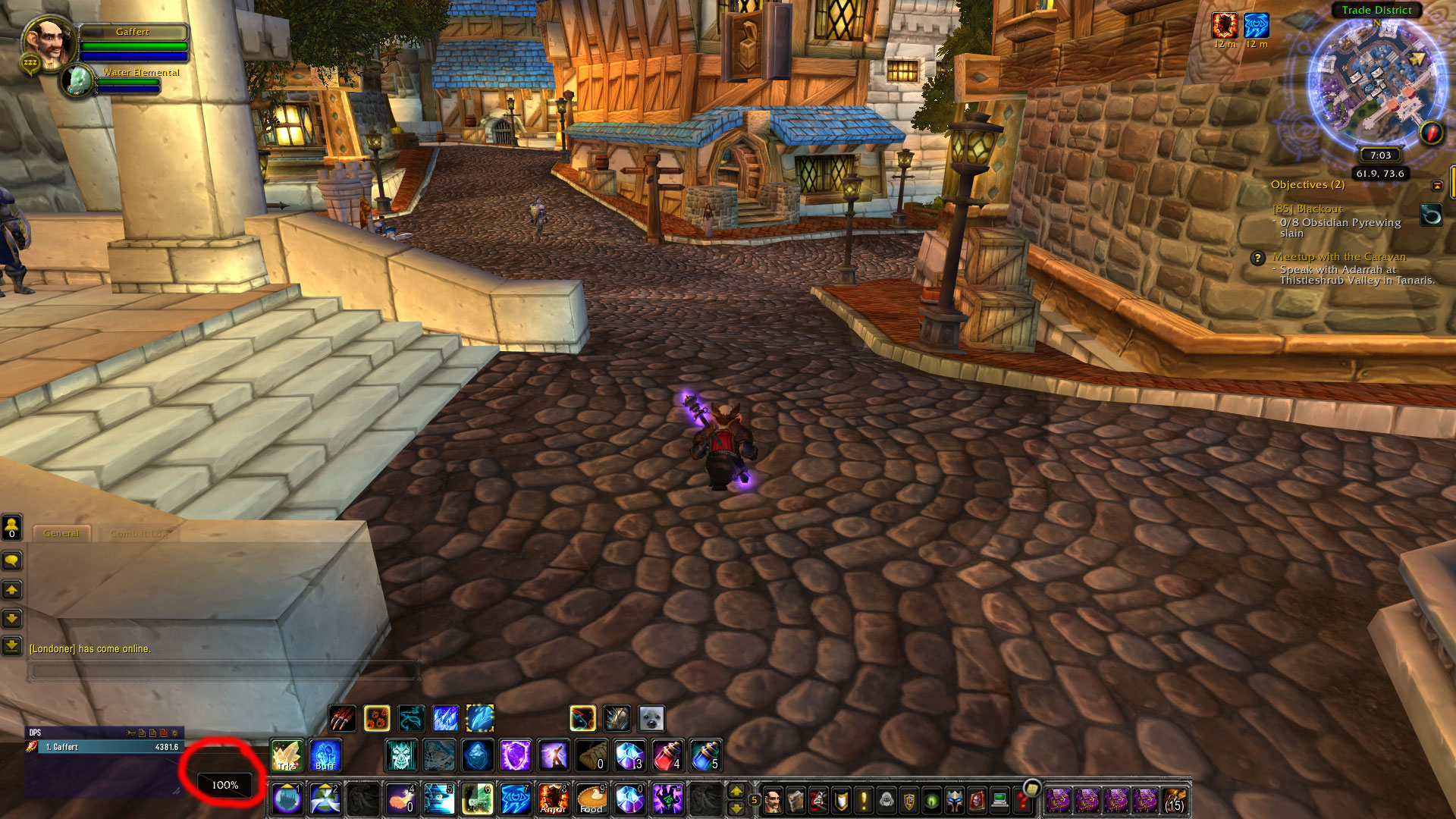
Task: Select the General chat tab
Action: click(x=61, y=534)
